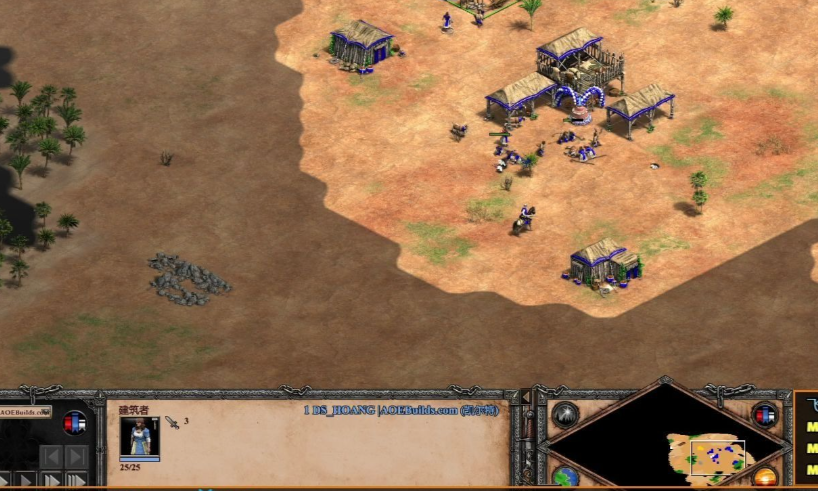Open the banner statistics button right of the minimap

pos(764,414)
